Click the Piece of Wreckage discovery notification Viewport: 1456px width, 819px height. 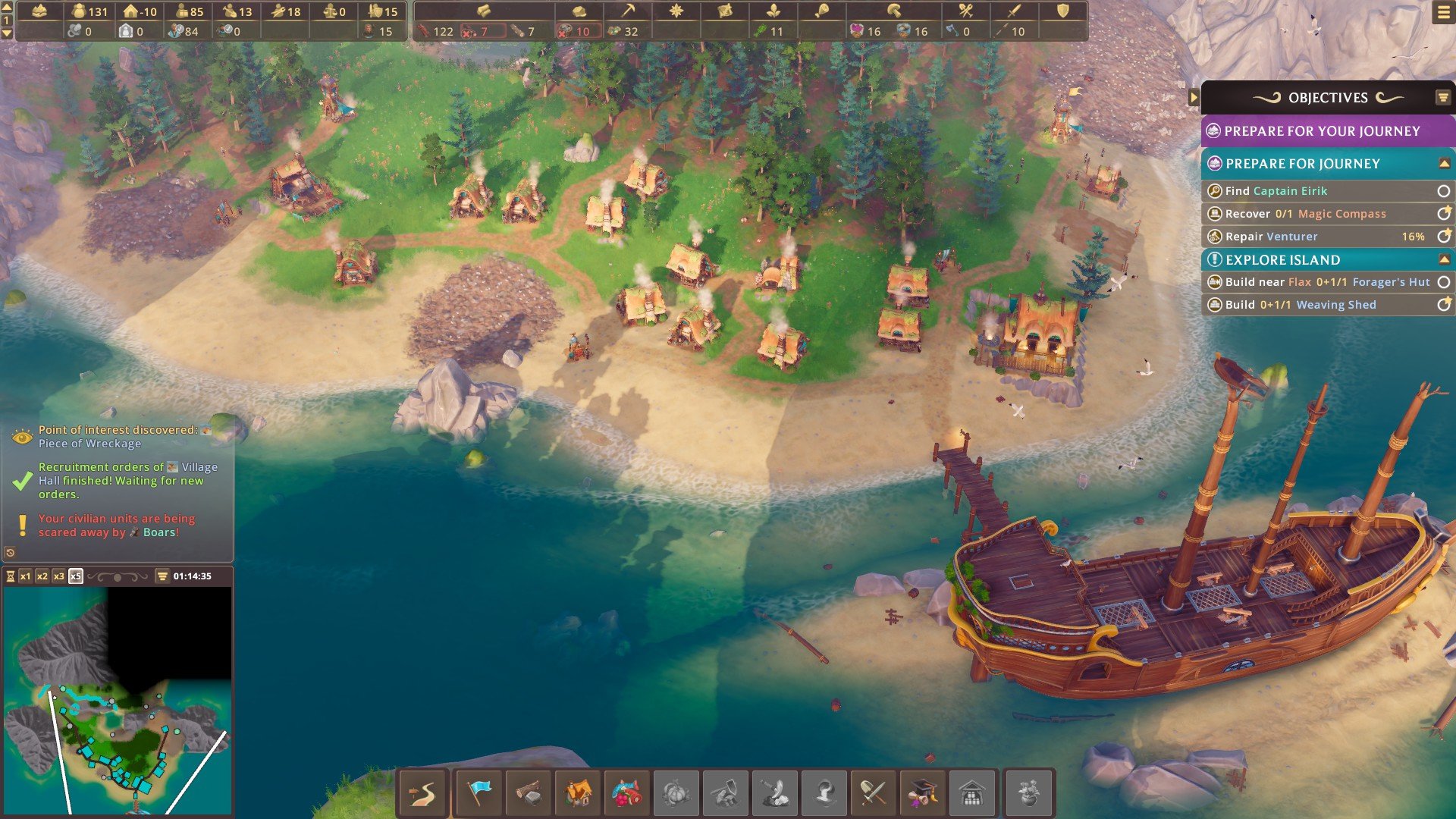pos(118,436)
